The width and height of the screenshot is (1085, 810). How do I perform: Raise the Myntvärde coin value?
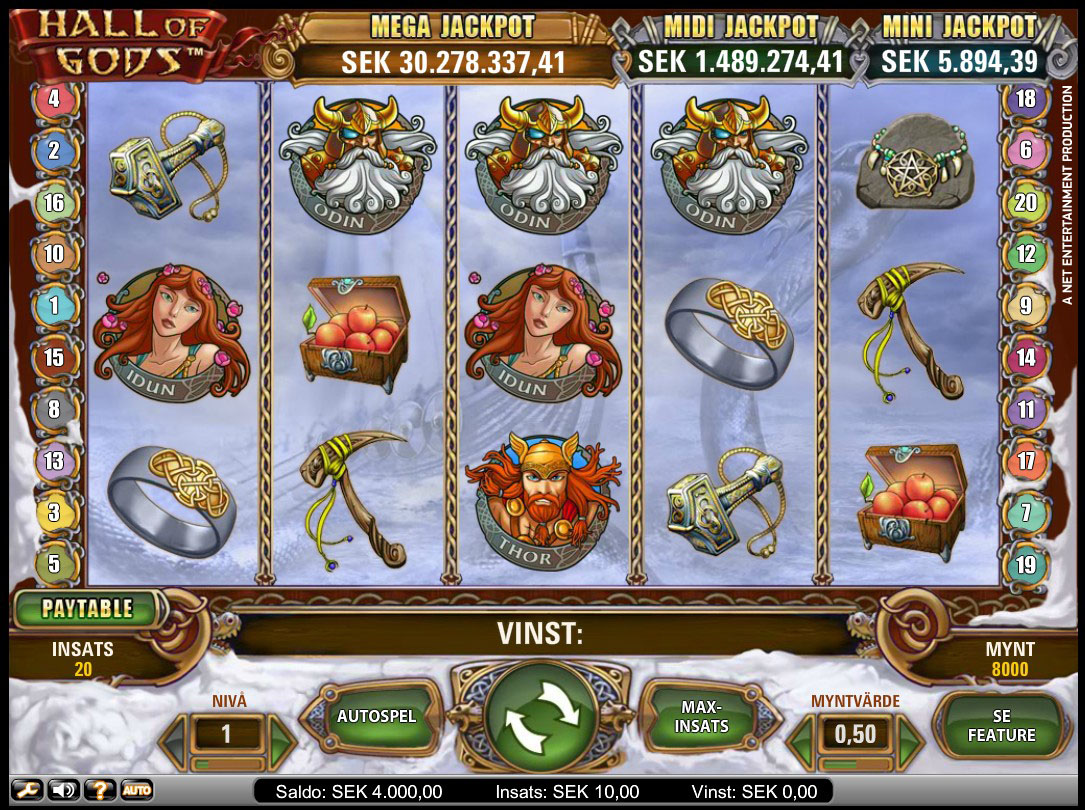coord(908,740)
